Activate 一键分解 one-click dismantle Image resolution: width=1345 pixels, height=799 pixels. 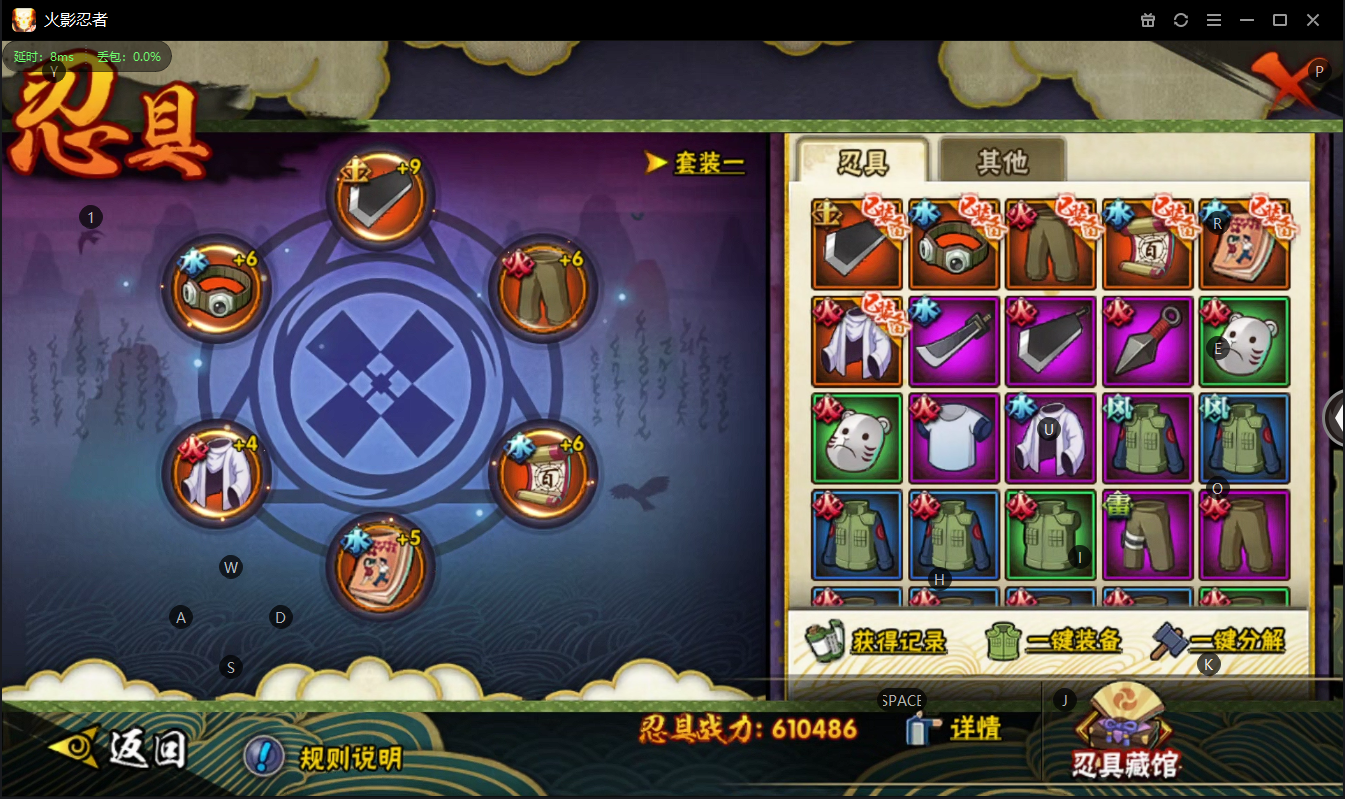1219,641
